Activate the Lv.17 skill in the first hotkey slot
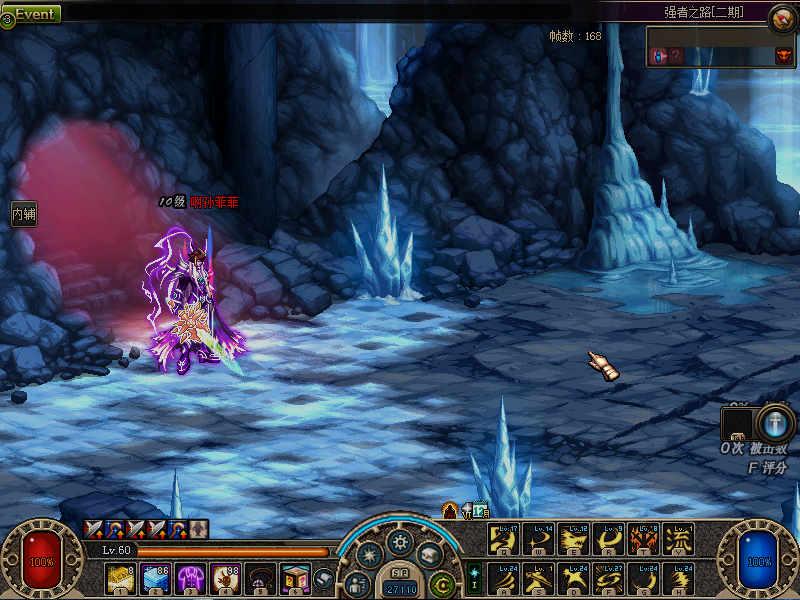 (x=503, y=539)
